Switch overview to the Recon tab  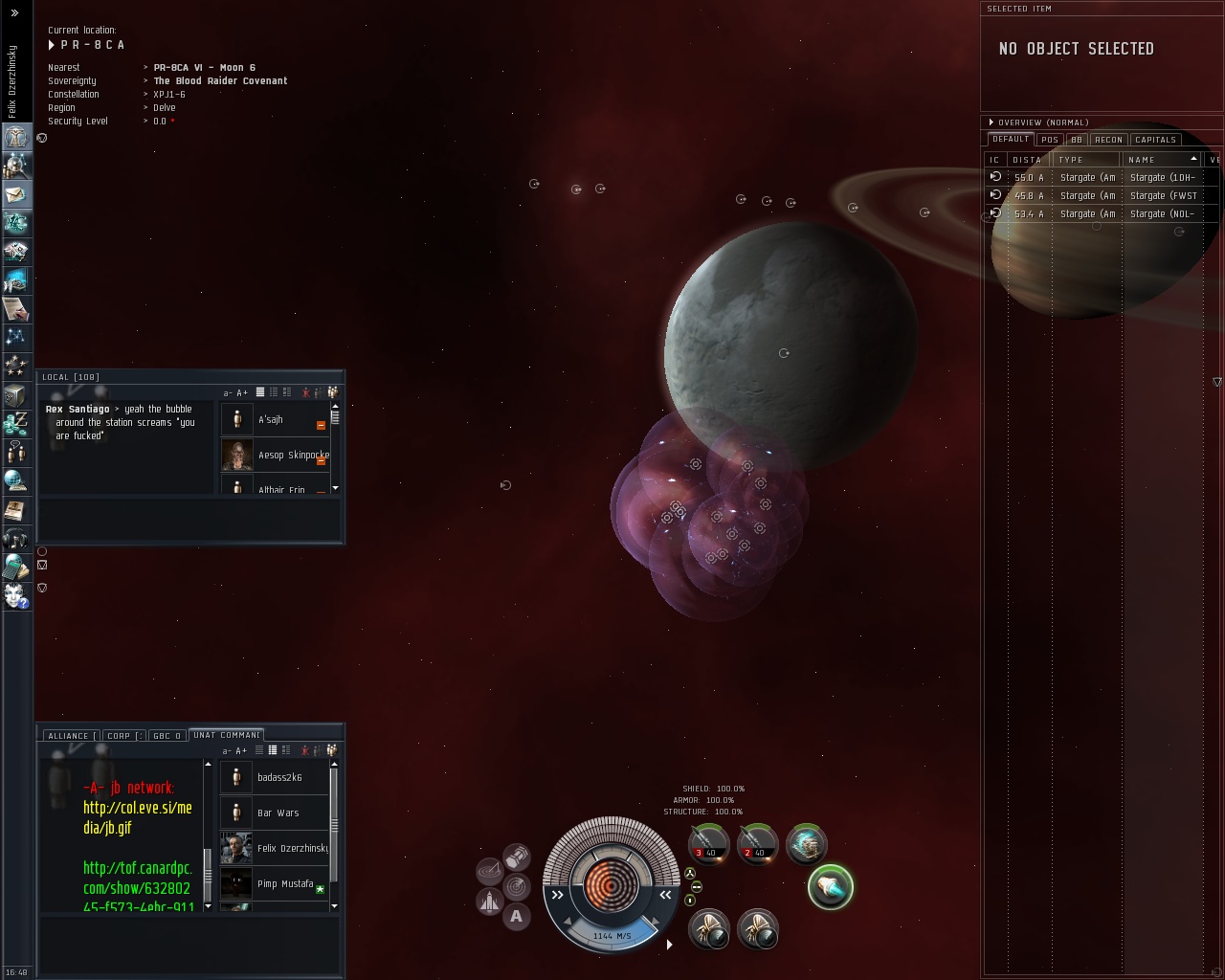coord(1108,140)
